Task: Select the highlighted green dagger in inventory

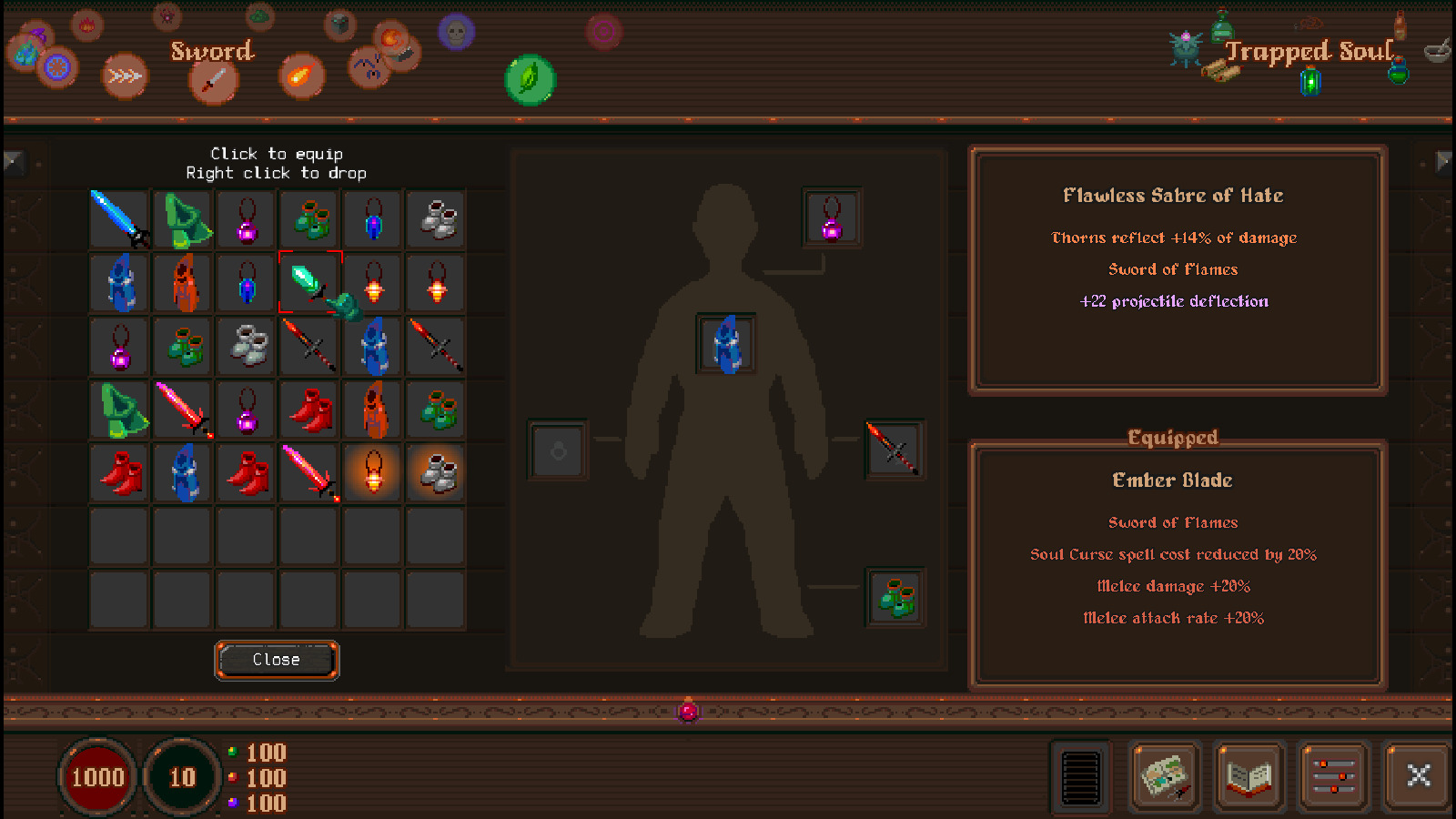Action: [x=309, y=282]
